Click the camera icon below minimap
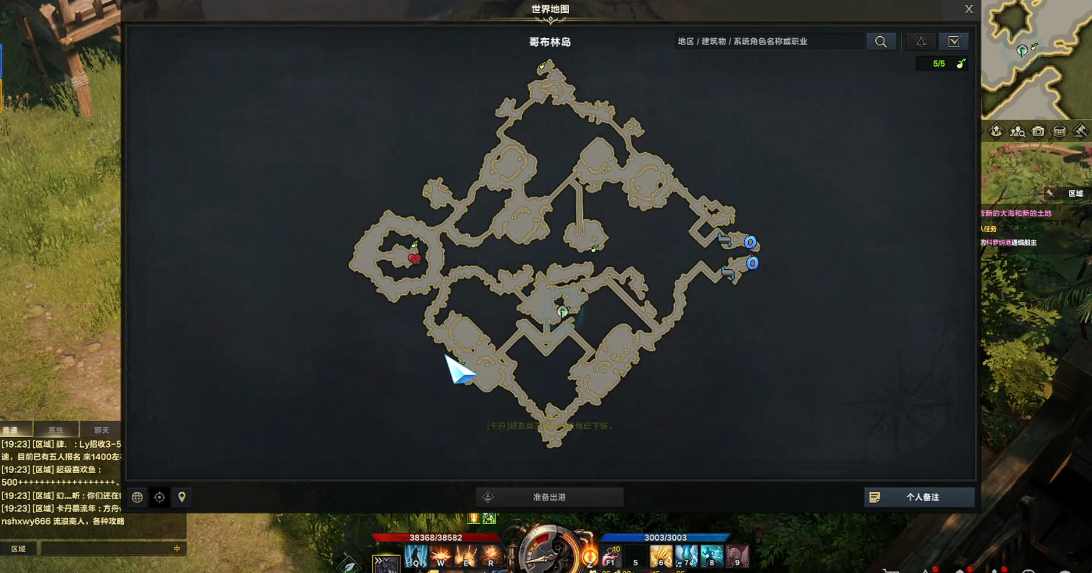1092x573 pixels. click(1038, 132)
